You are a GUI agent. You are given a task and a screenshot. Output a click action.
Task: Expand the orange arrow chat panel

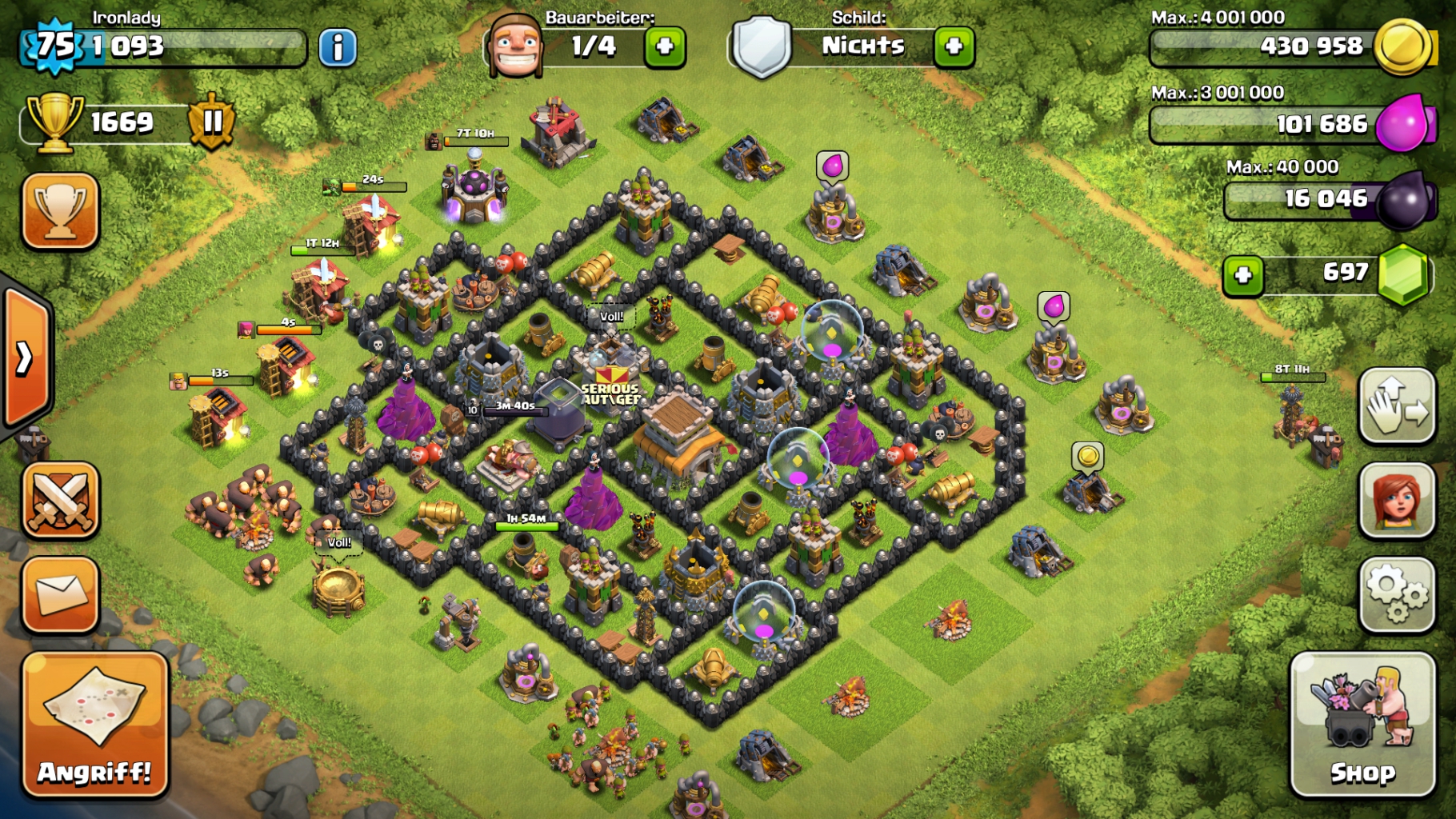click(26, 358)
